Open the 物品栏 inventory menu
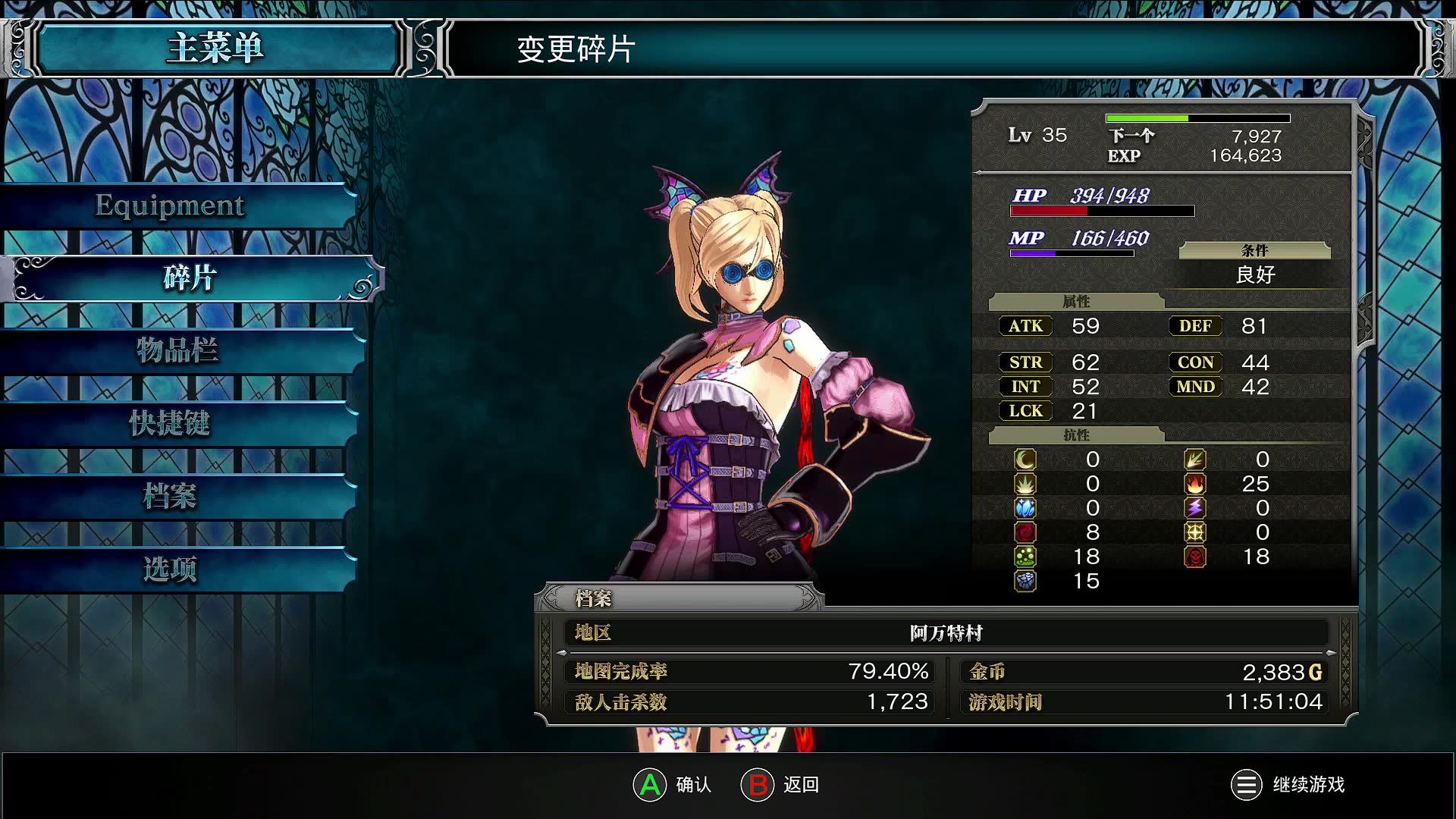The image size is (1456, 819). click(x=177, y=350)
